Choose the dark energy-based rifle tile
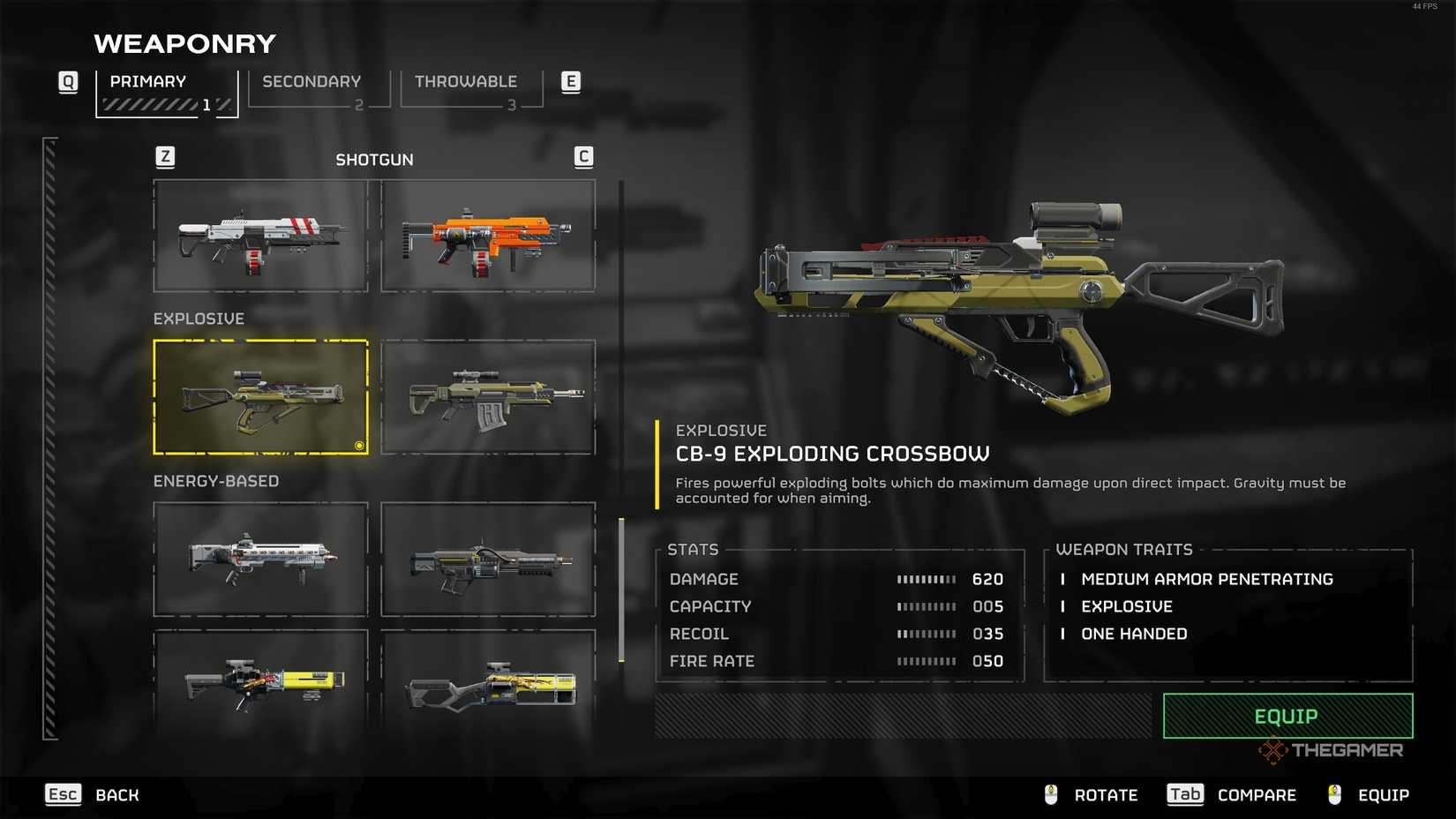 pos(488,559)
